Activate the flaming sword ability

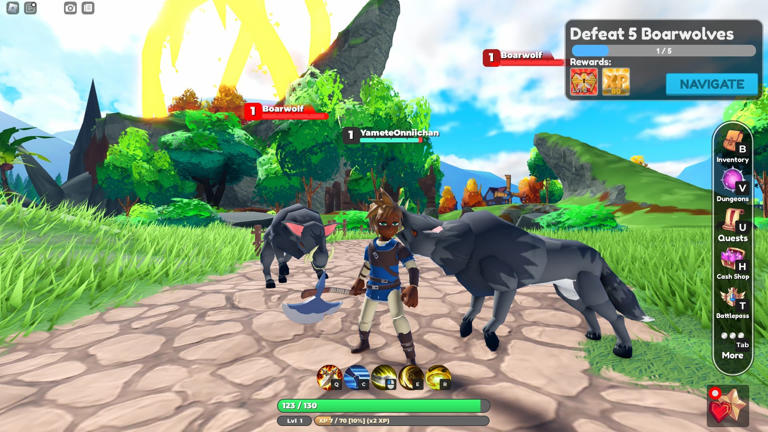tap(329, 377)
